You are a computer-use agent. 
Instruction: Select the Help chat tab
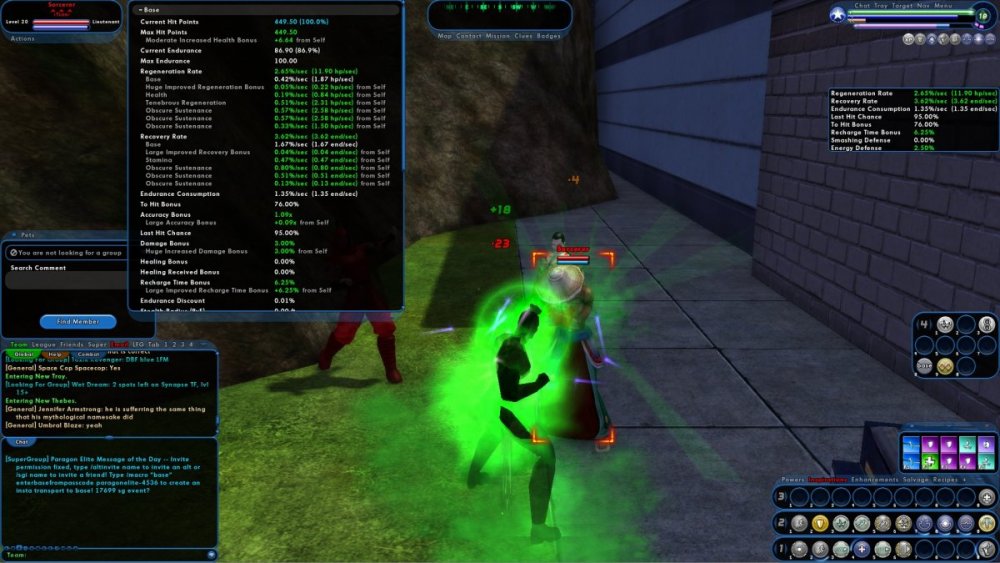[x=55, y=354]
